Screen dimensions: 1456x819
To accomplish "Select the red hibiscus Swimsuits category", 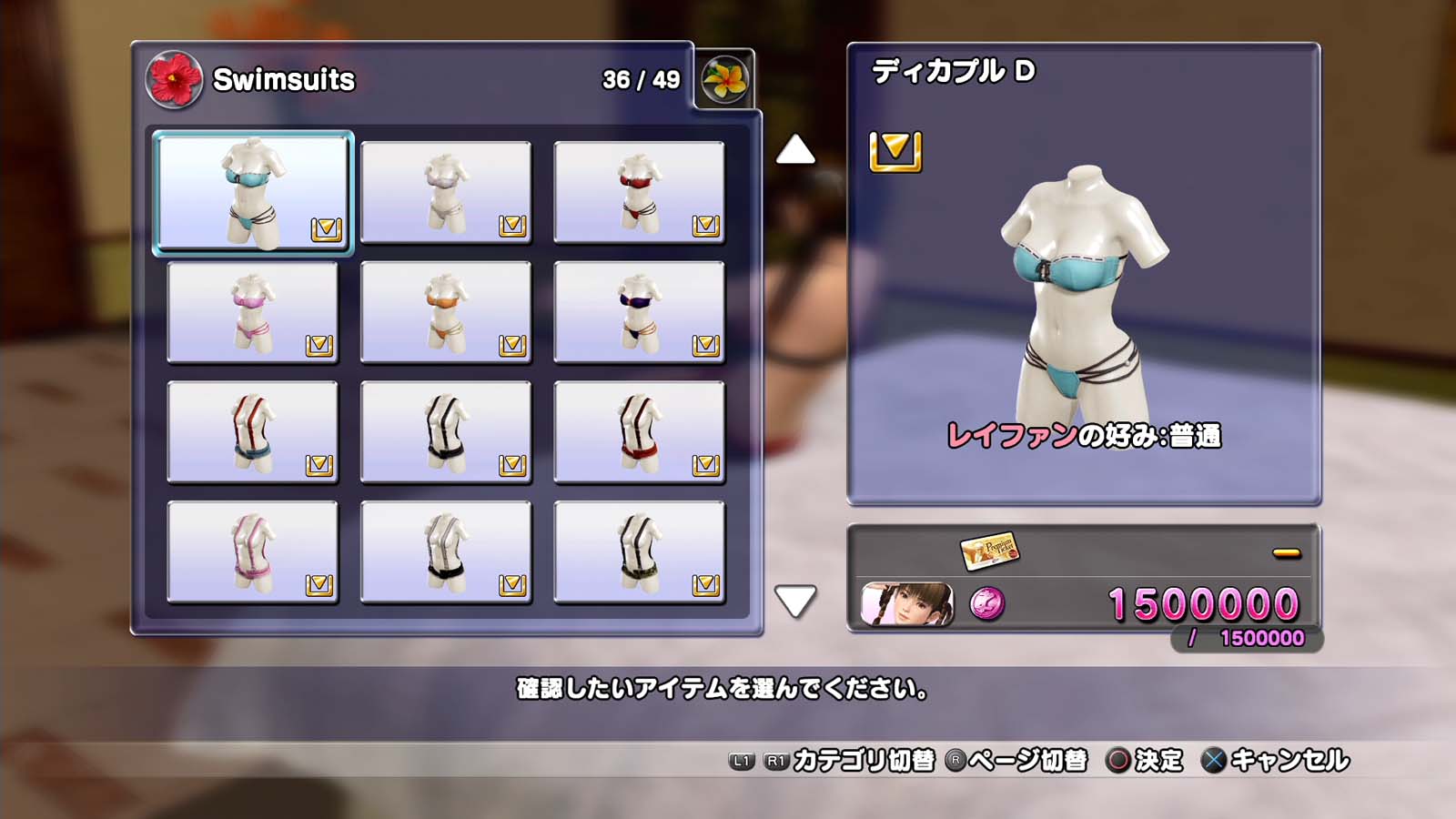I will [x=174, y=79].
